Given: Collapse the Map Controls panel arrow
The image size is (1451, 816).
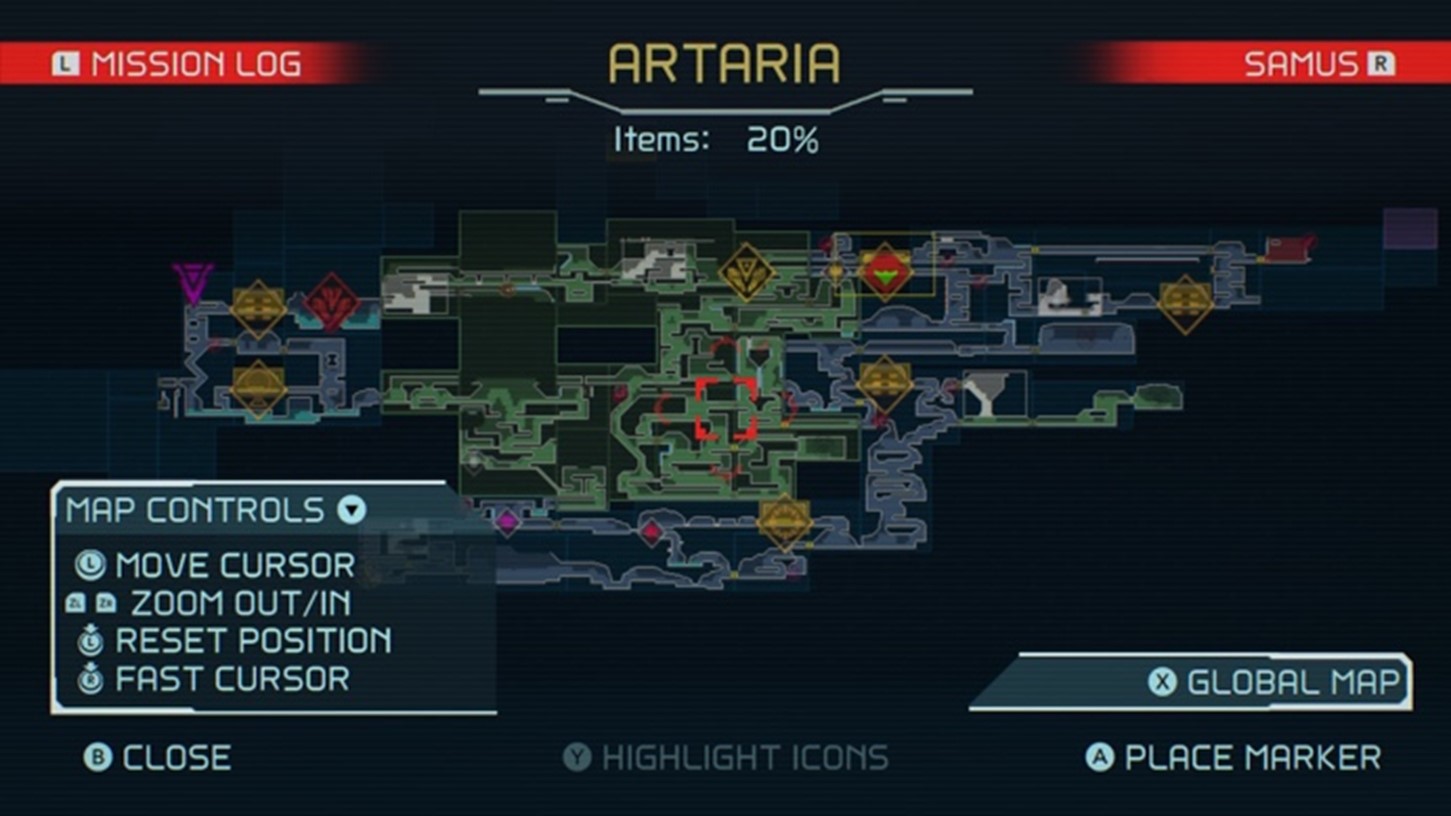Looking at the screenshot, I should (351, 511).
